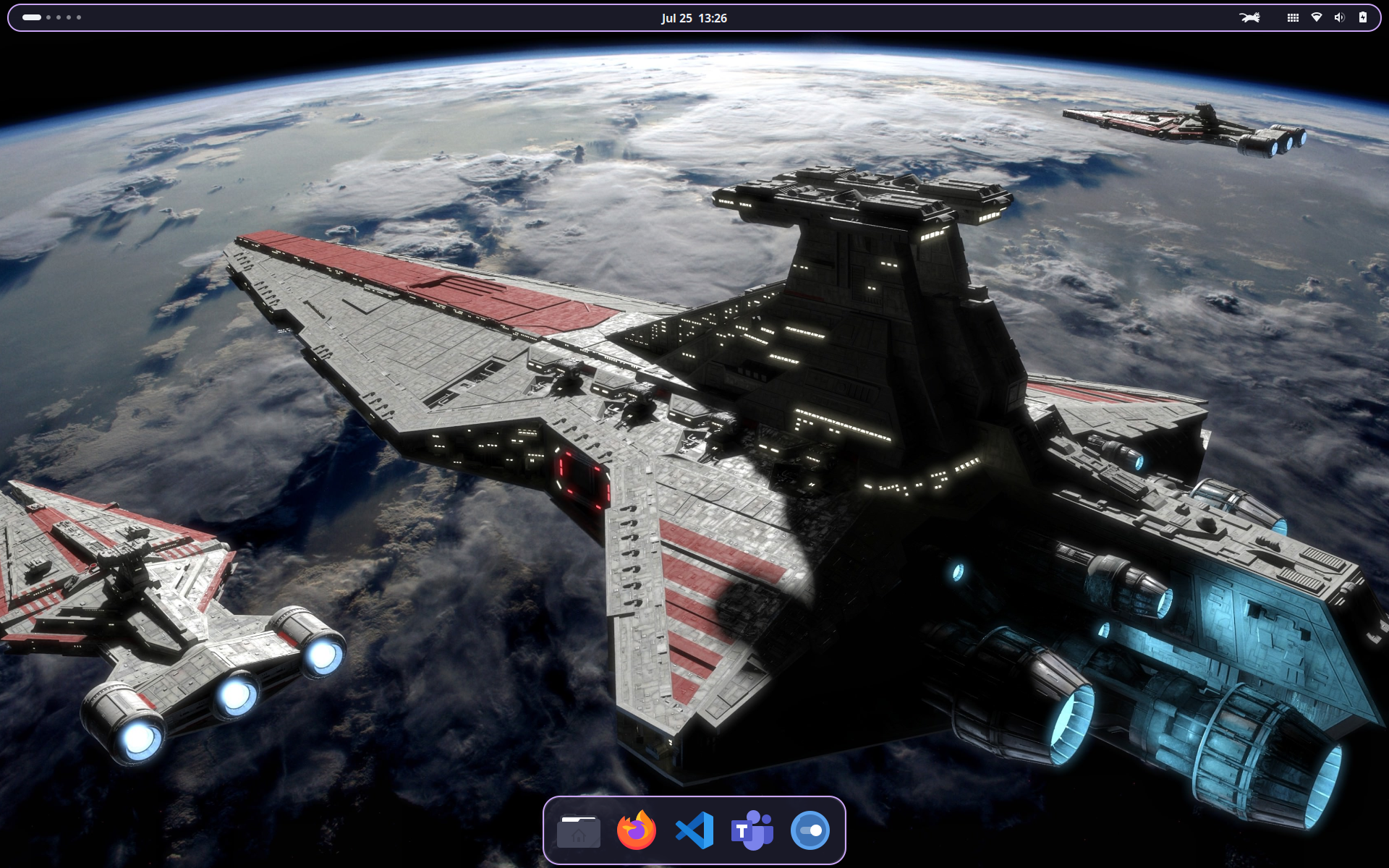Open the Files home folder from the dock
Screen dimensions: 1389x868
579,830
